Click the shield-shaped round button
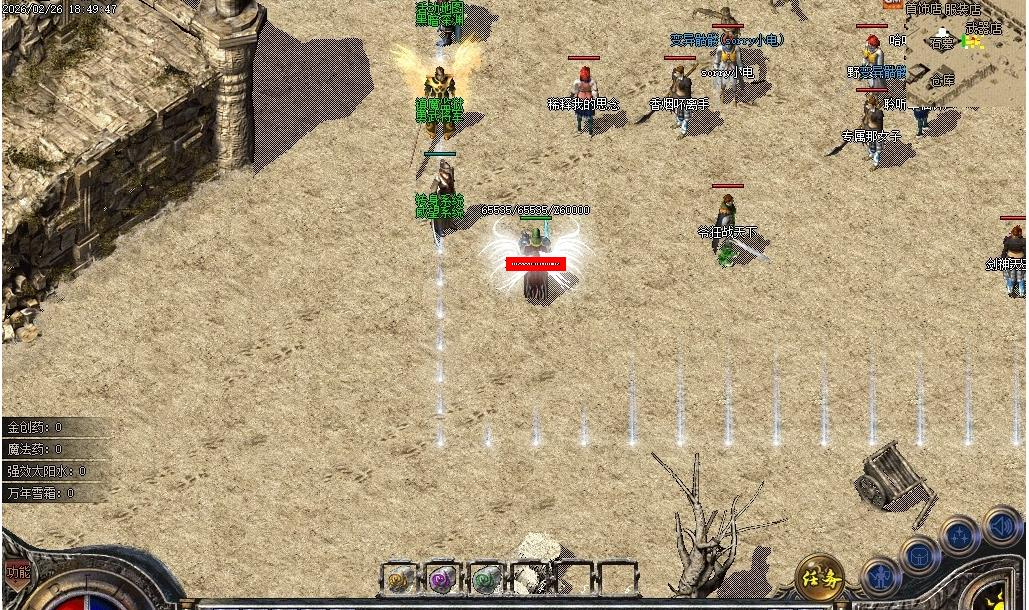This screenshot has height=610, width=1029. (x=920, y=555)
